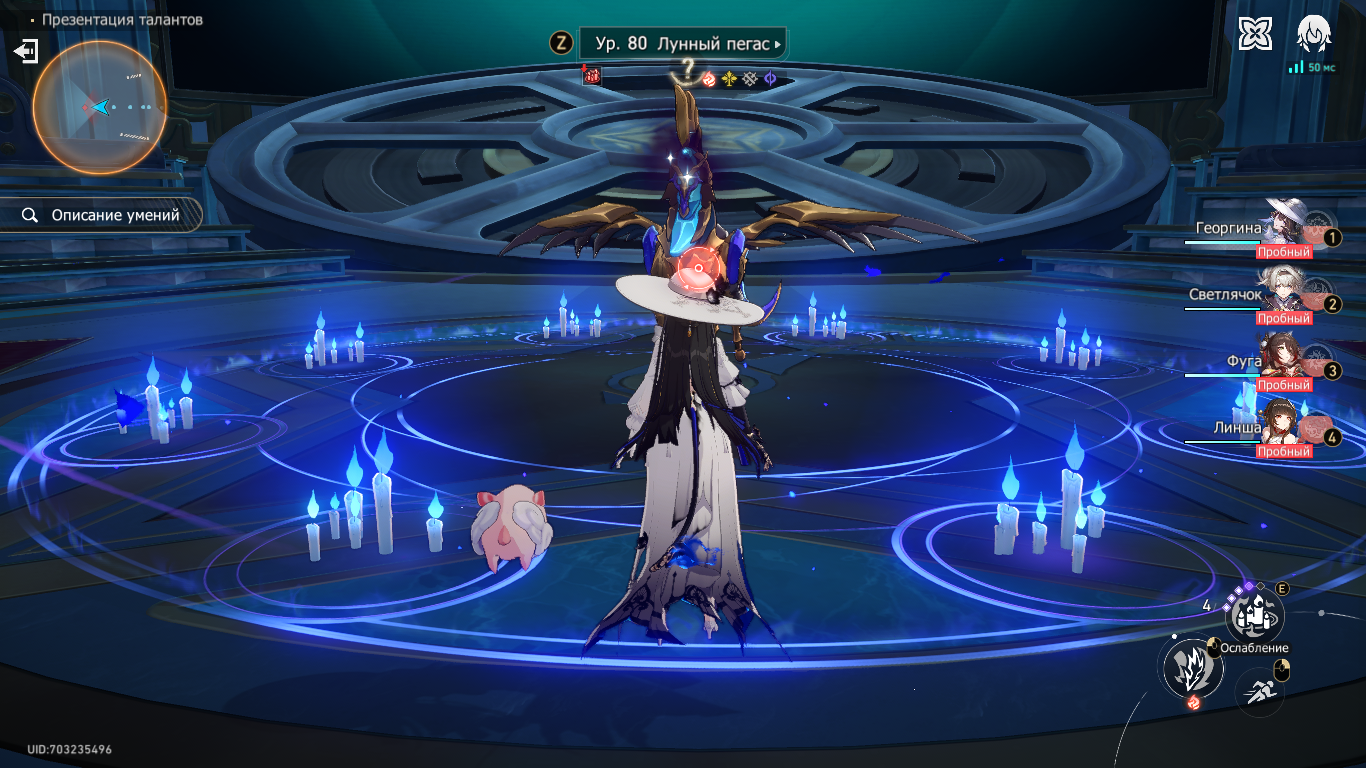Image resolution: width=1366 pixels, height=768 pixels.
Task: Select the Лунный пегас enemy target label
Action: pyautogui.click(x=683, y=44)
